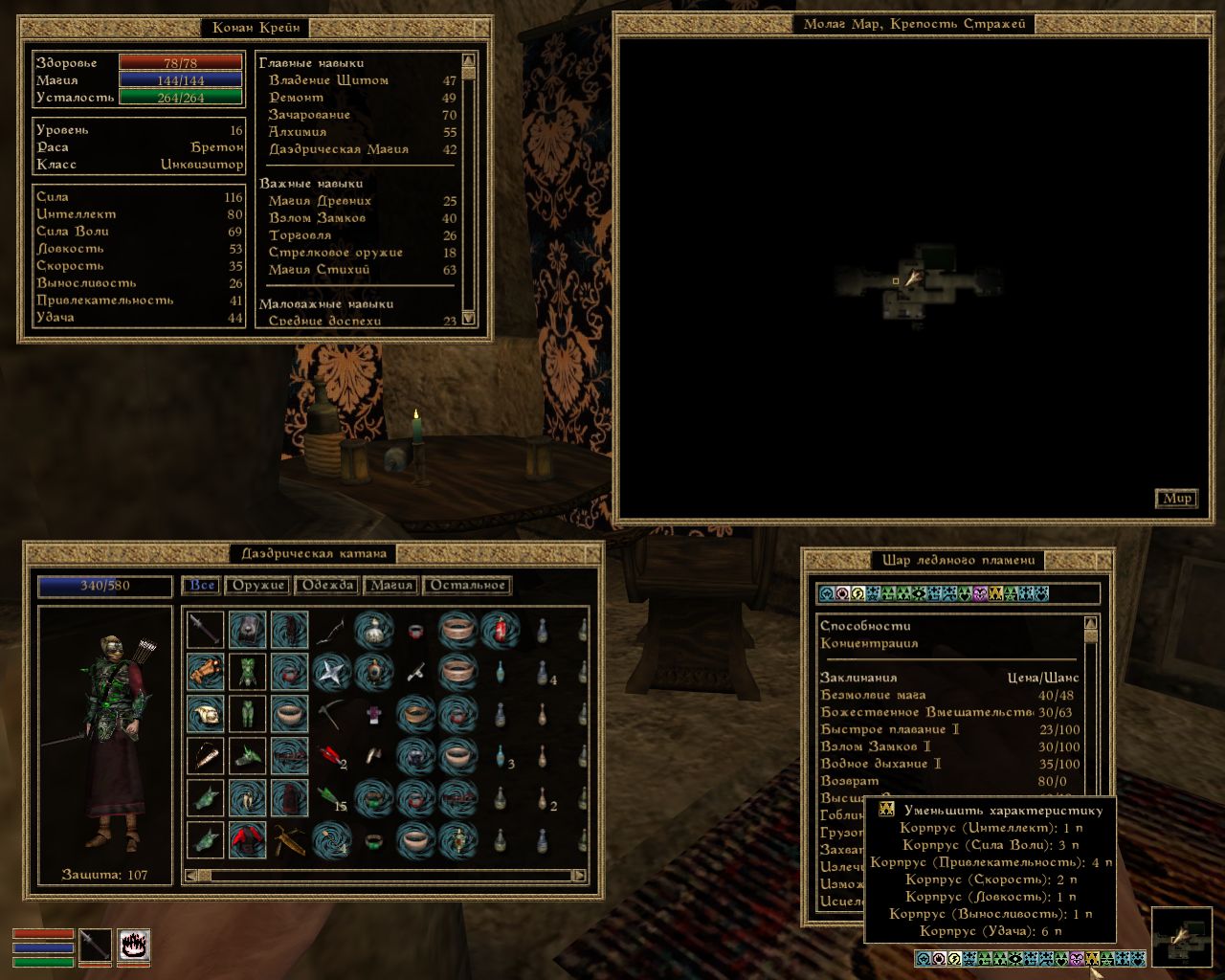Choose the Все inventory filter tab

202,586
